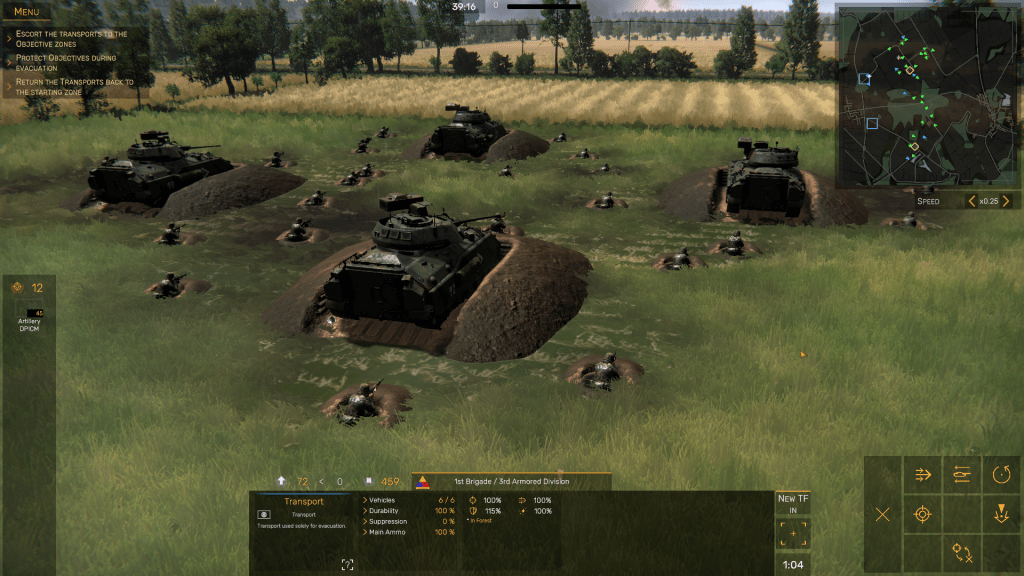This screenshot has width=1024, height=576.
Task: Click the question mark help icon
Action: pos(347,565)
